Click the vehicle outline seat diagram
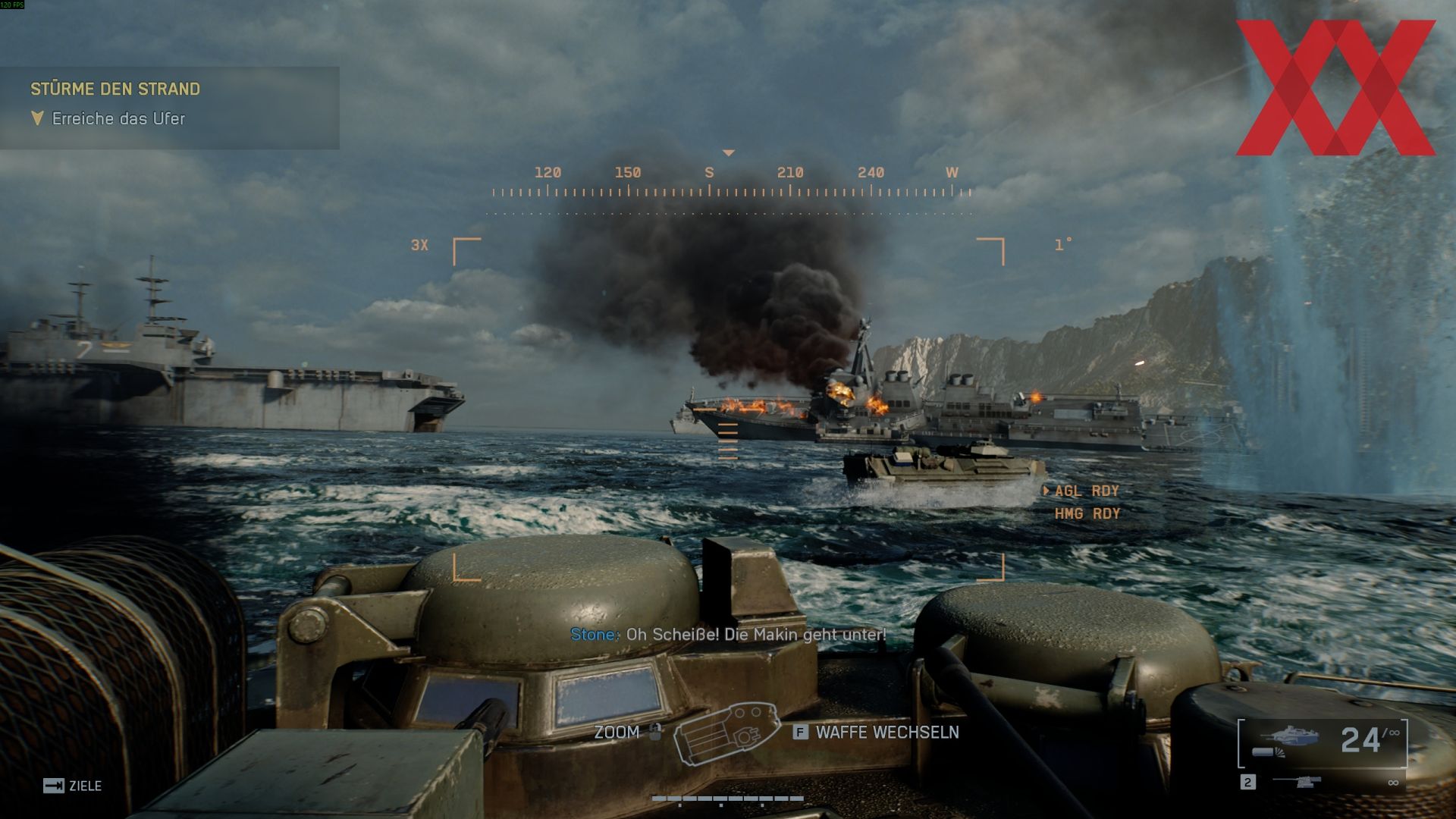The height and width of the screenshot is (819, 1456). click(x=726, y=733)
